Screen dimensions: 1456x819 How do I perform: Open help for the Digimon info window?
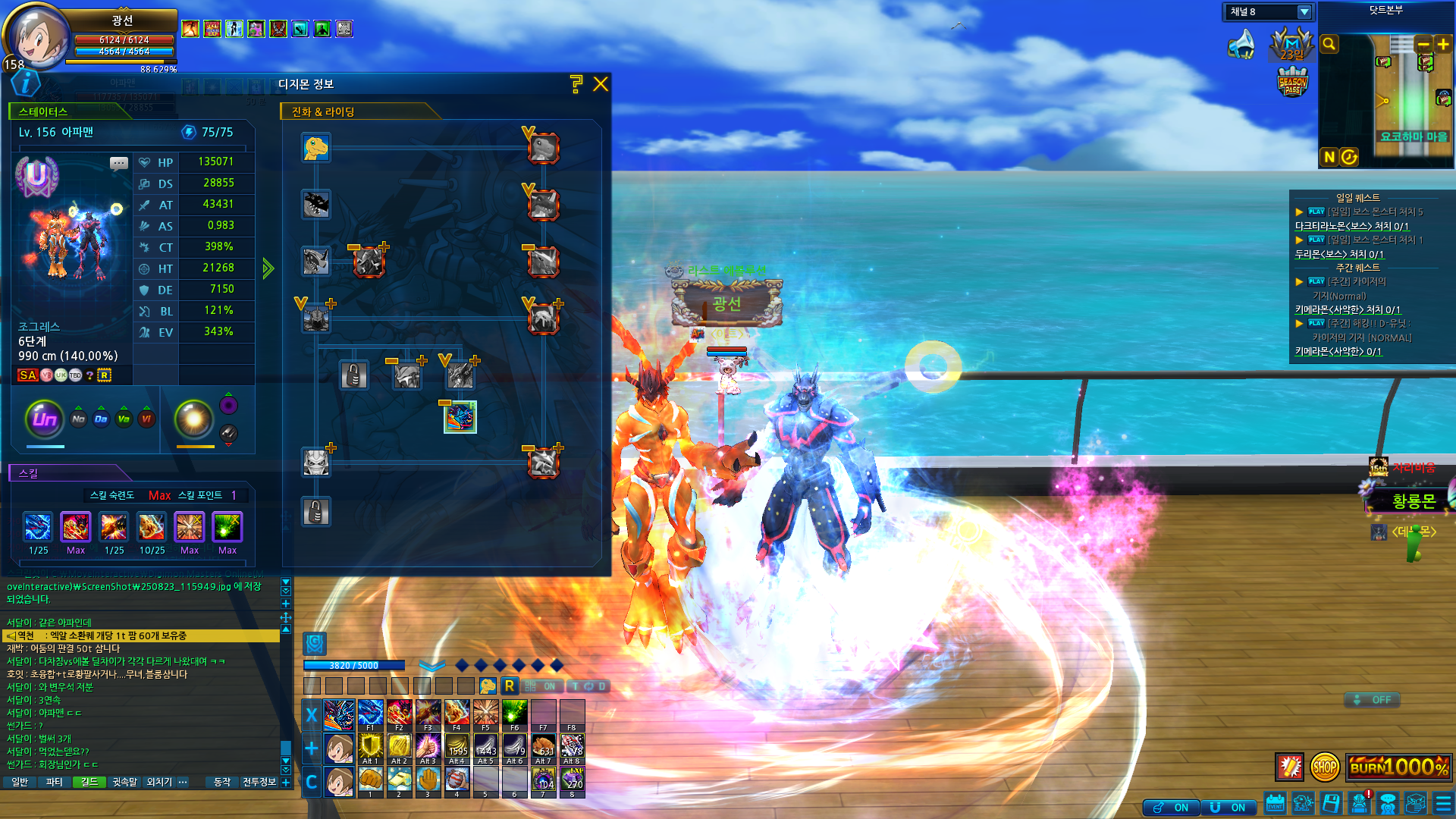[x=576, y=84]
